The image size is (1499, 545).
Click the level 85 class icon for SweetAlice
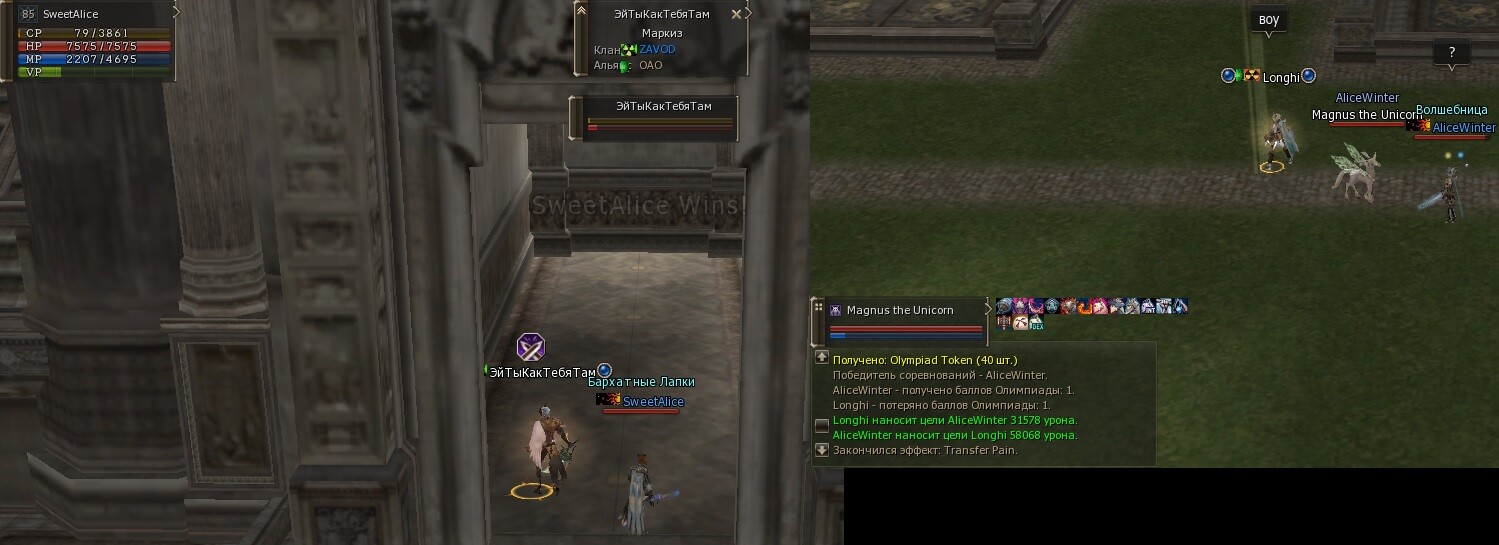pyautogui.click(x=28, y=14)
